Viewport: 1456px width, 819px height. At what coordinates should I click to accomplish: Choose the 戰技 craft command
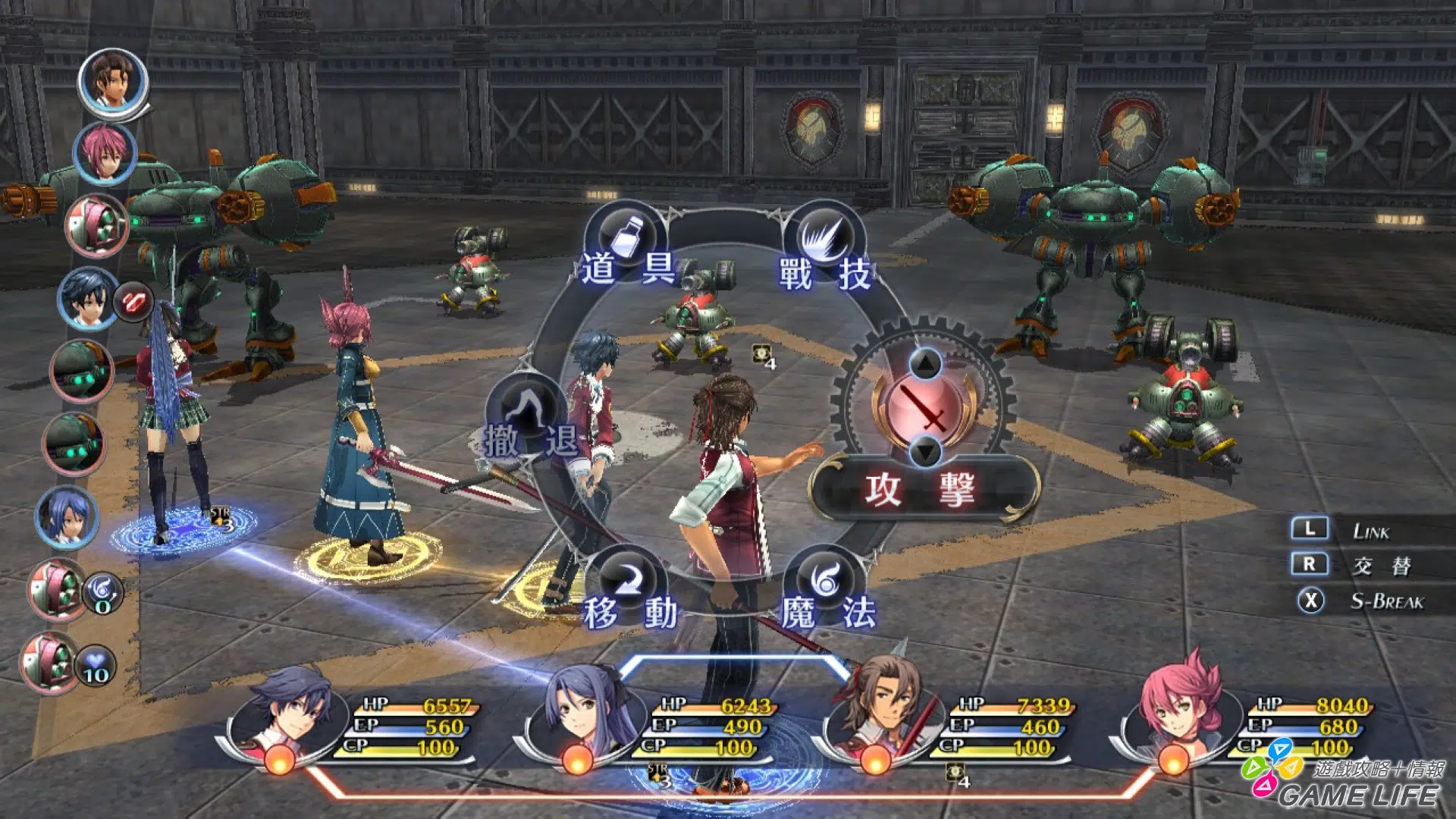tap(825, 246)
